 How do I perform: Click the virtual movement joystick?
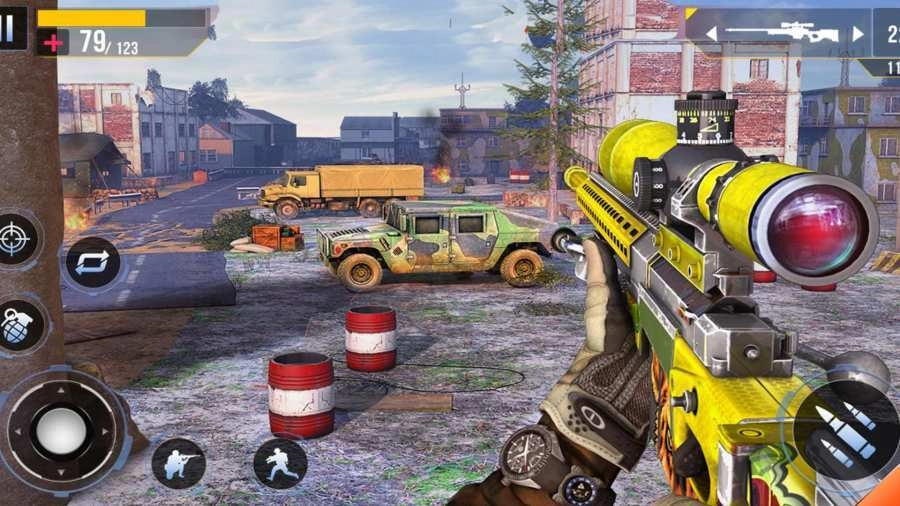click(62, 430)
